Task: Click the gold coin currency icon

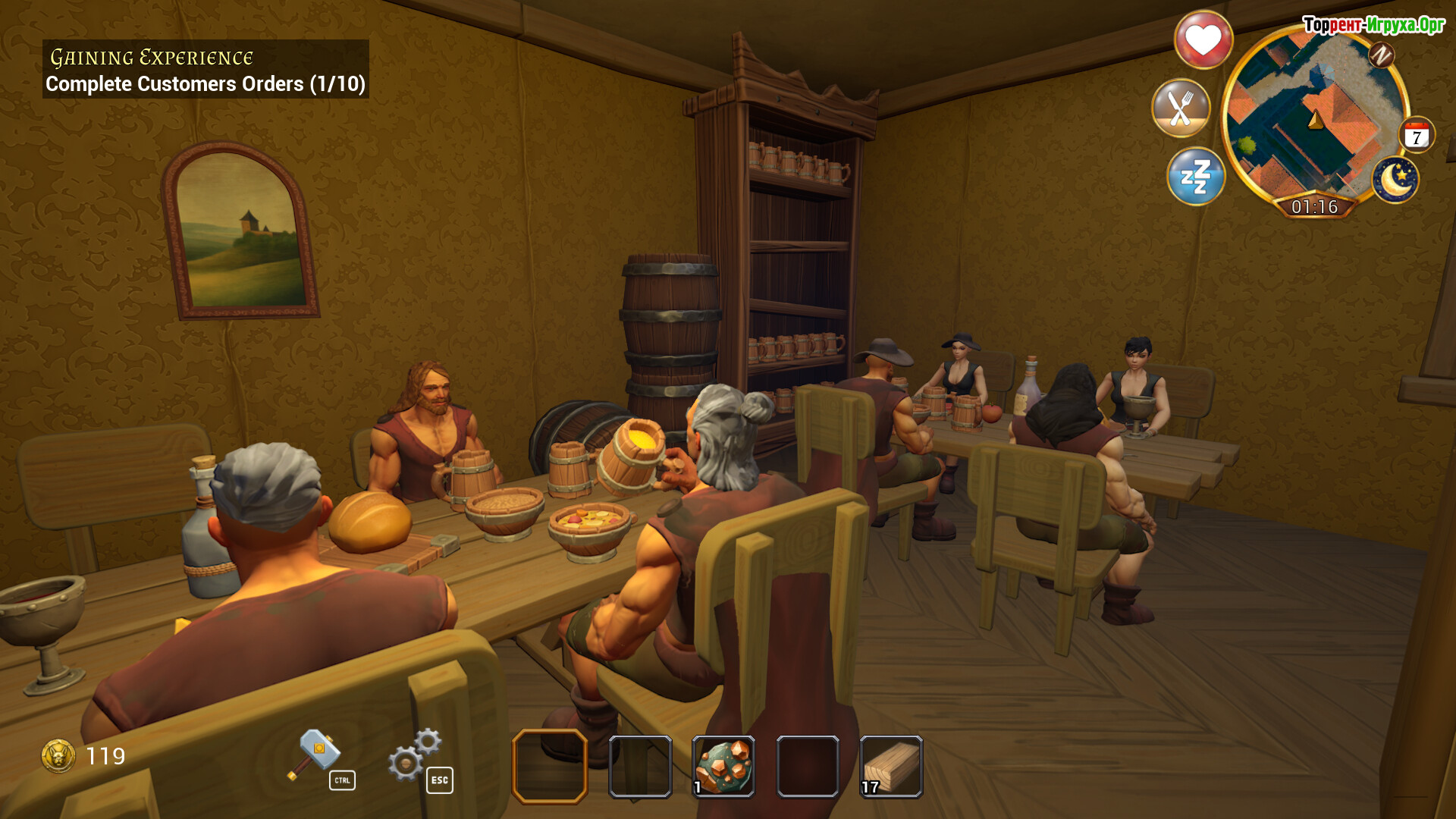Action: click(58, 755)
